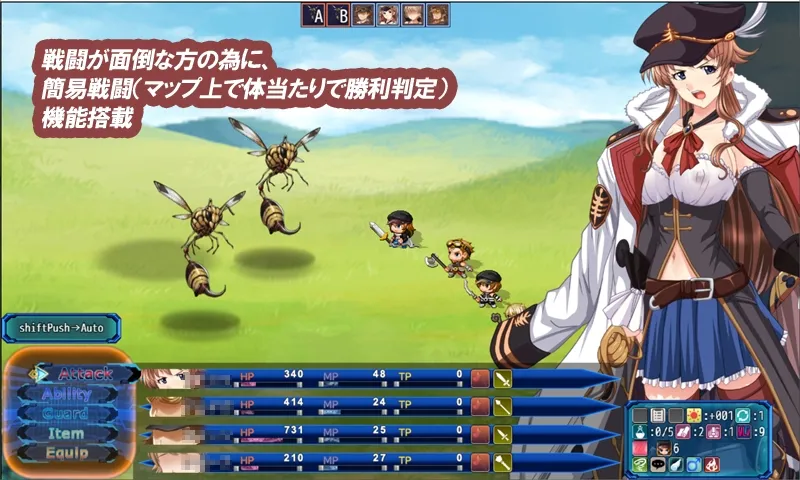The image size is (800, 480).
Task: Select the Equip command
Action: 66,452
